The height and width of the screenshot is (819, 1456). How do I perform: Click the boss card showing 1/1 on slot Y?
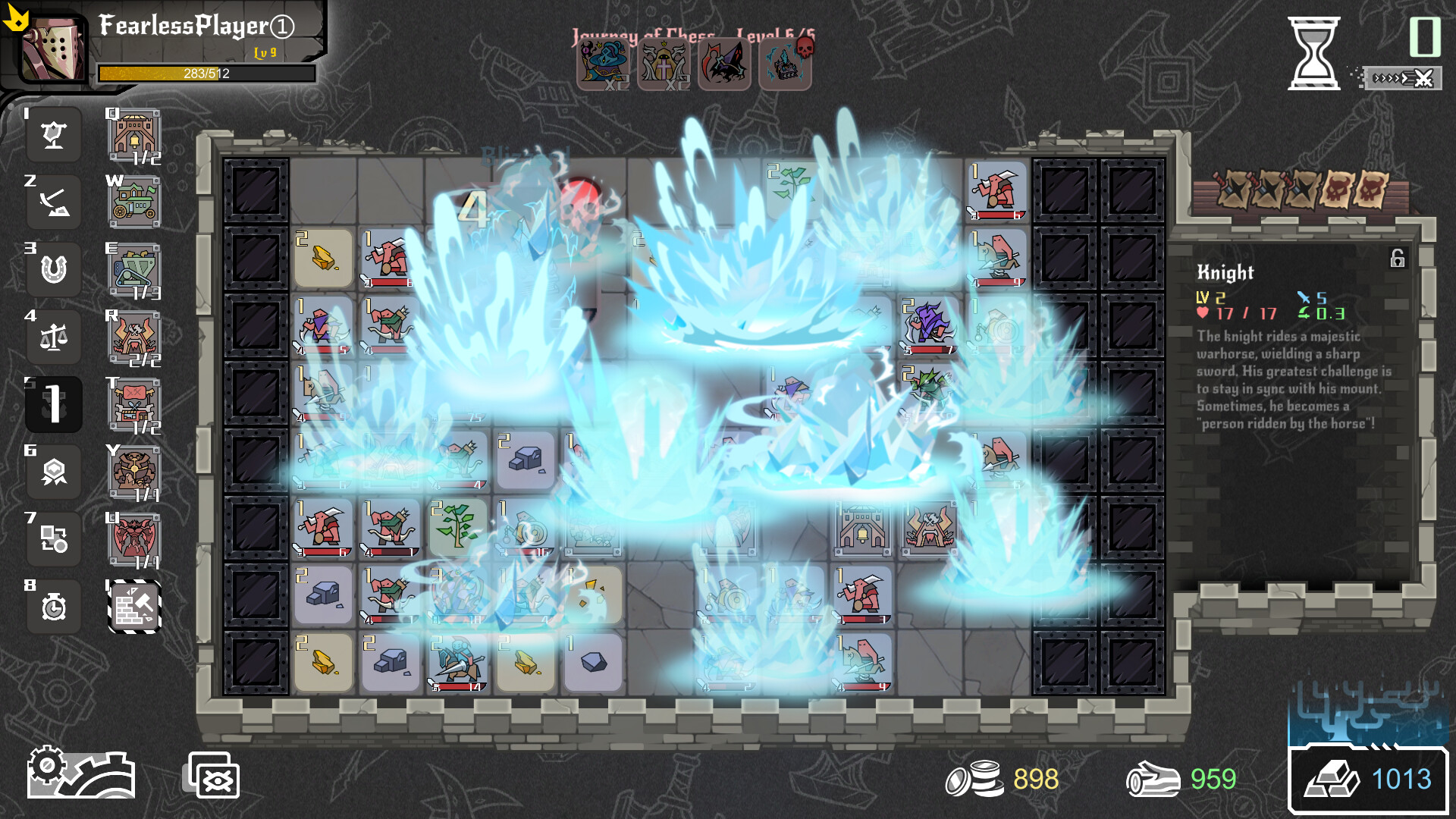133,472
